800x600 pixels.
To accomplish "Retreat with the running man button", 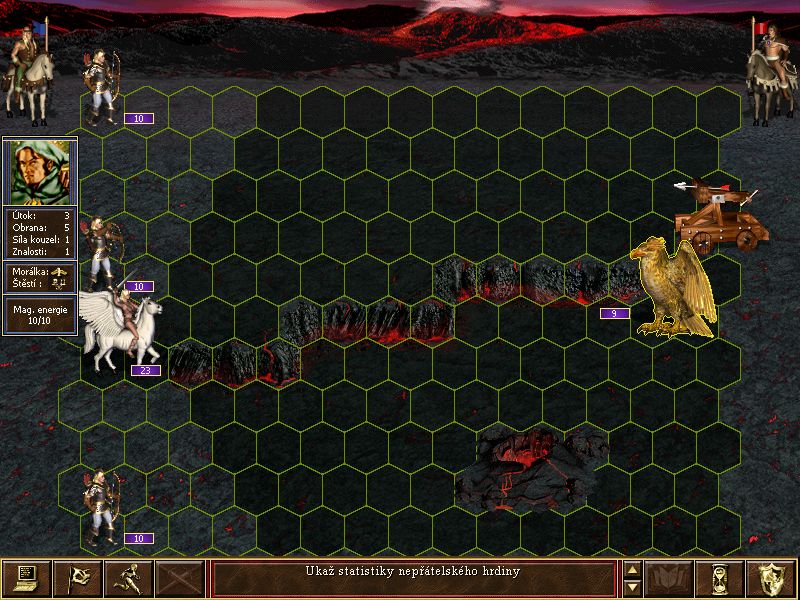I will pyautogui.click(x=129, y=578).
